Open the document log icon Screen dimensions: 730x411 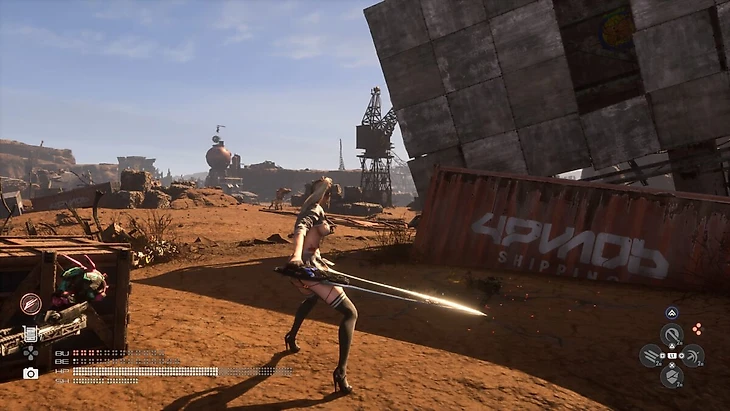[x=30, y=334]
